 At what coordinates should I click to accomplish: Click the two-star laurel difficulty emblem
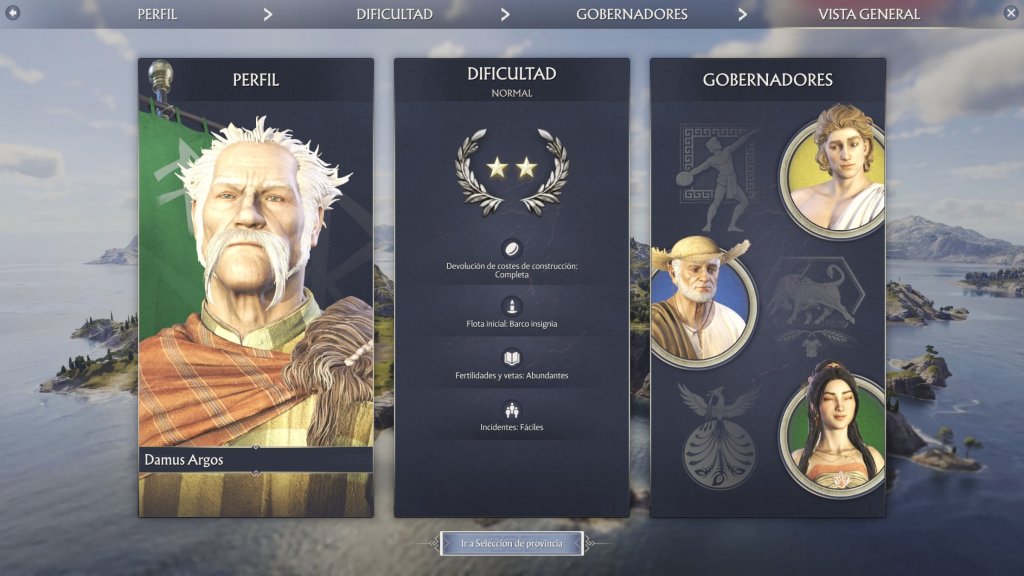511,169
